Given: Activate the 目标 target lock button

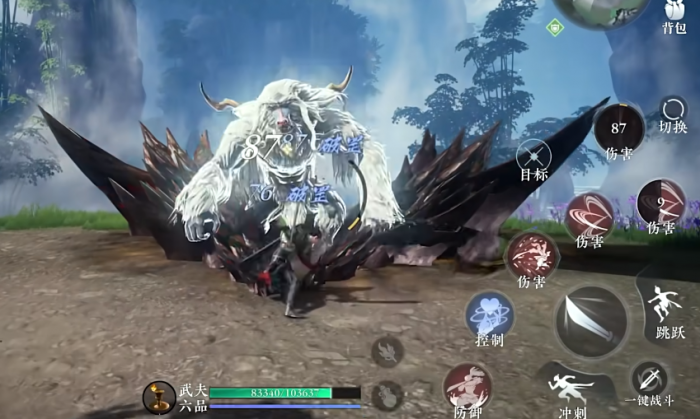Looking at the screenshot, I should point(533,155).
